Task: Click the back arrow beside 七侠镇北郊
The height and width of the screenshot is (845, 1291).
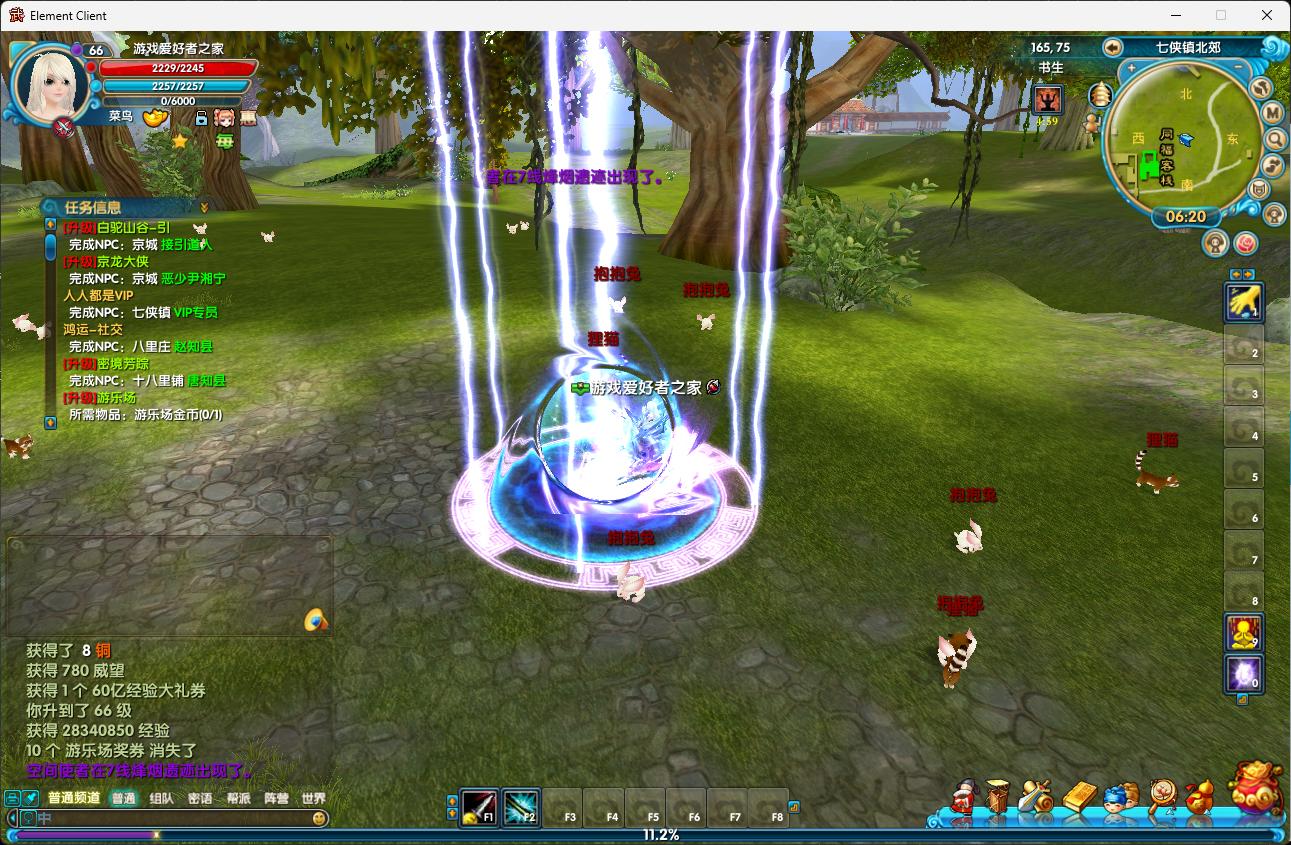Action: [x=1111, y=47]
